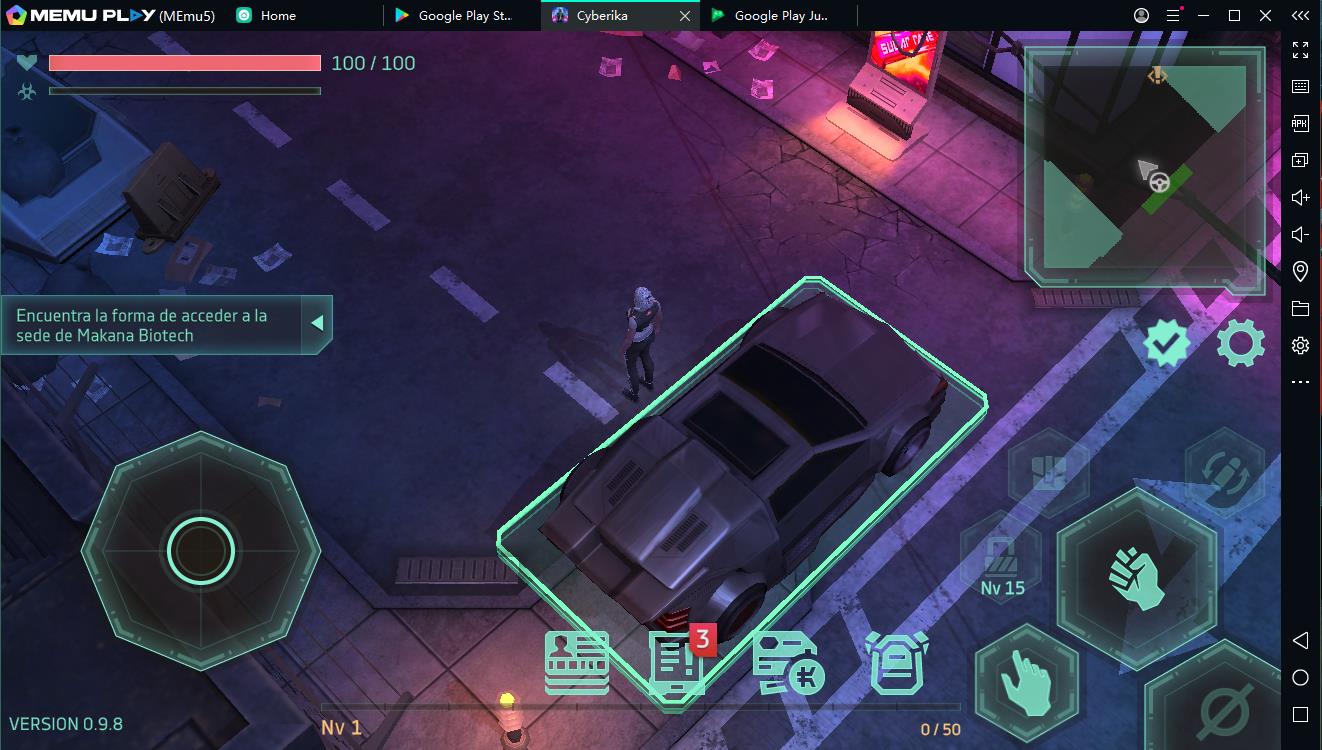The width and height of the screenshot is (1322, 750).
Task: Open the in-game settings gear
Action: (x=1240, y=343)
